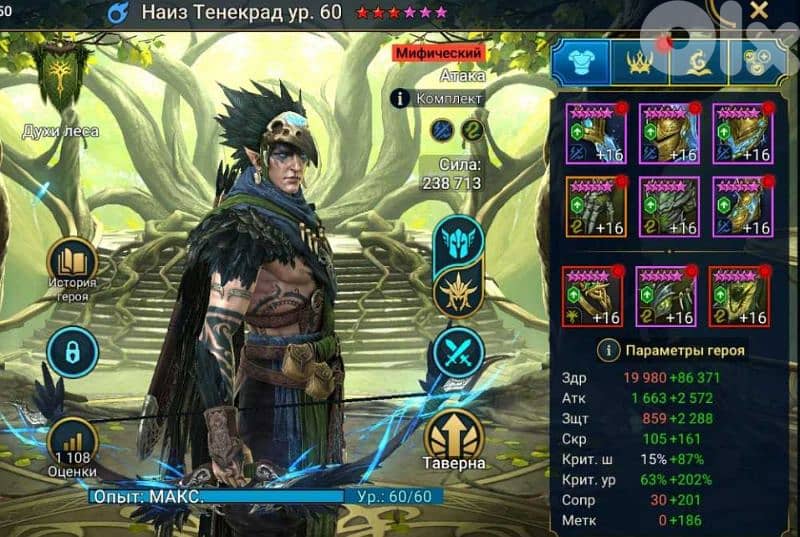Open the crossed swords skills button

click(459, 352)
